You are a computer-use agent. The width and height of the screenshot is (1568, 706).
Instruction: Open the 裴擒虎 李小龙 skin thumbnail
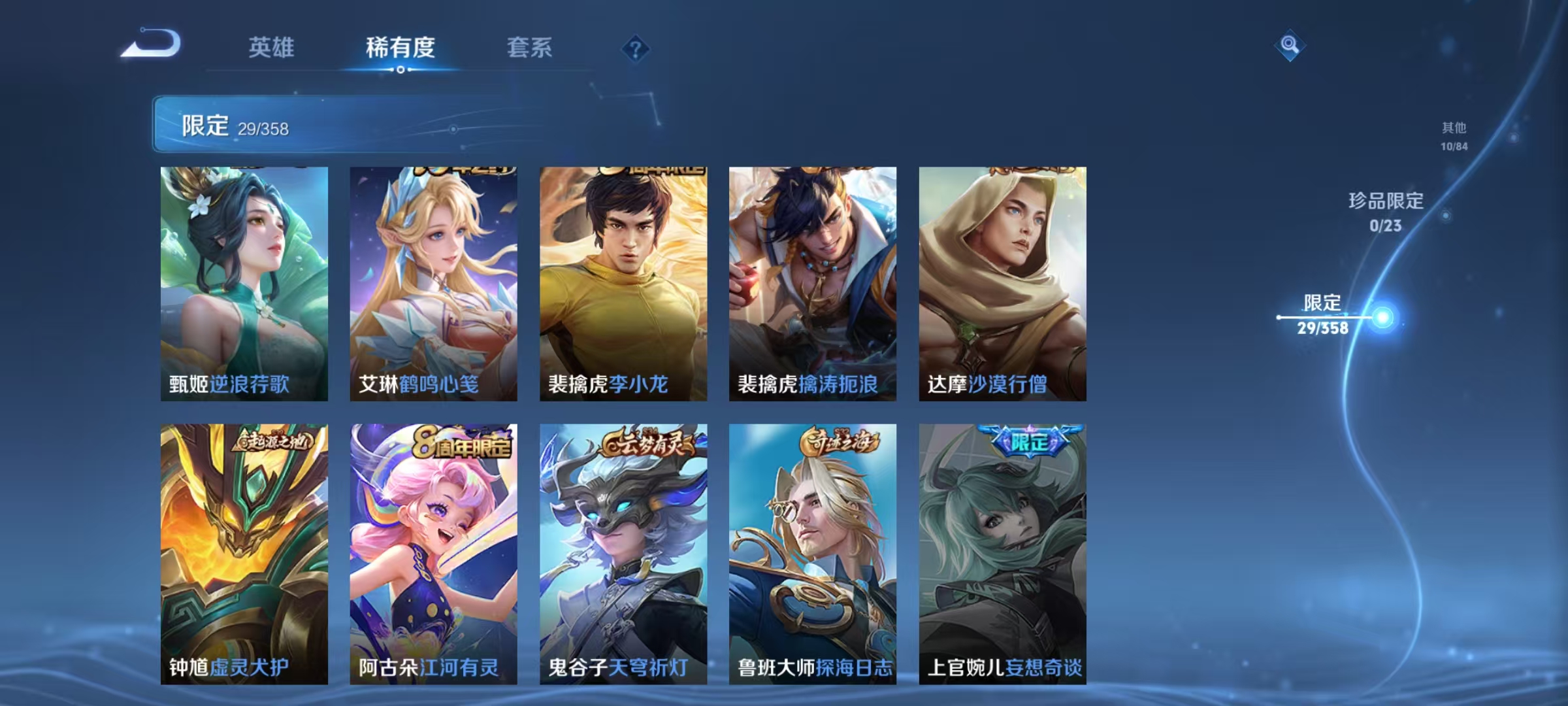(622, 281)
